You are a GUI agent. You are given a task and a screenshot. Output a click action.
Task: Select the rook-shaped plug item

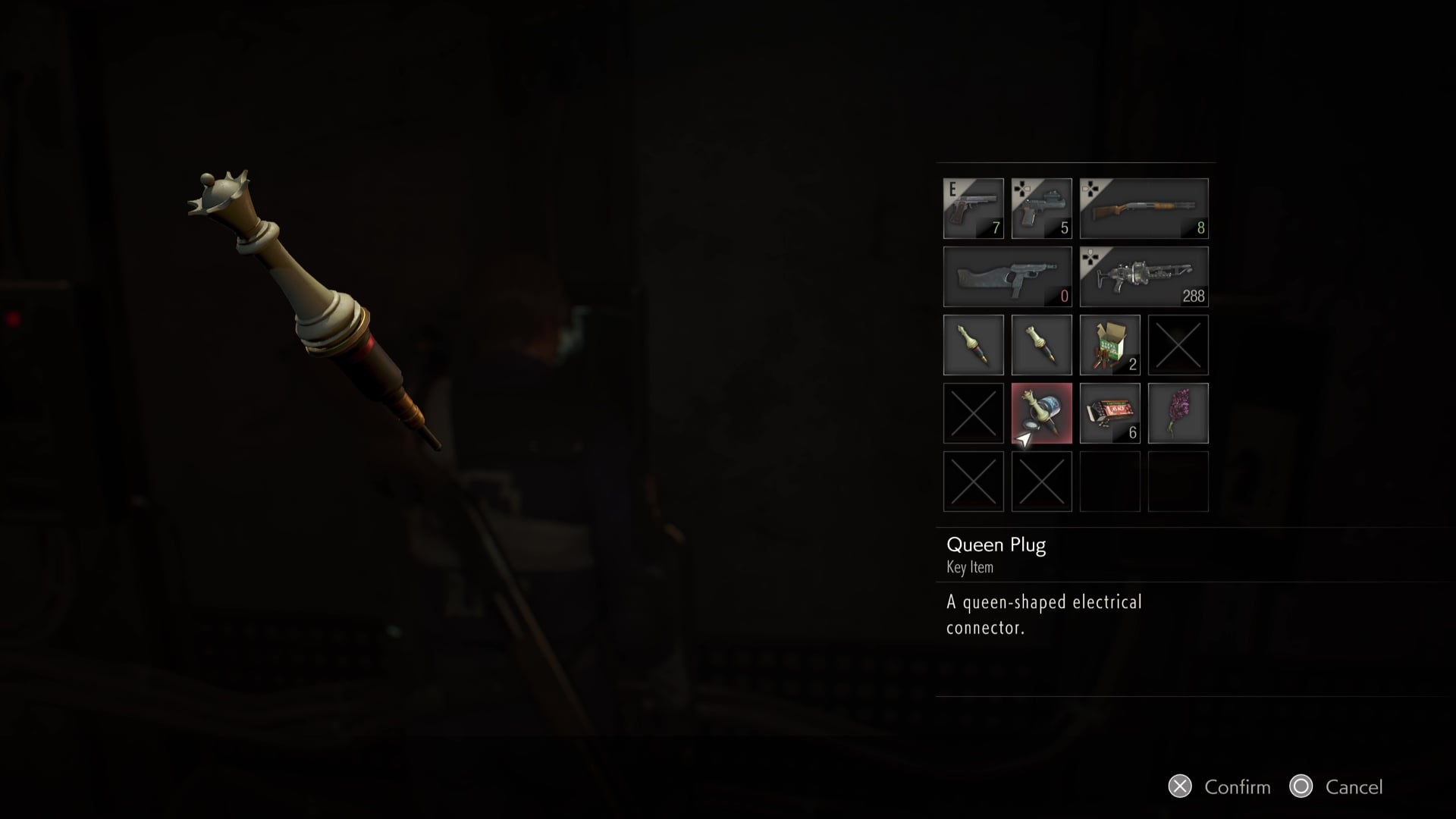[1041, 345]
